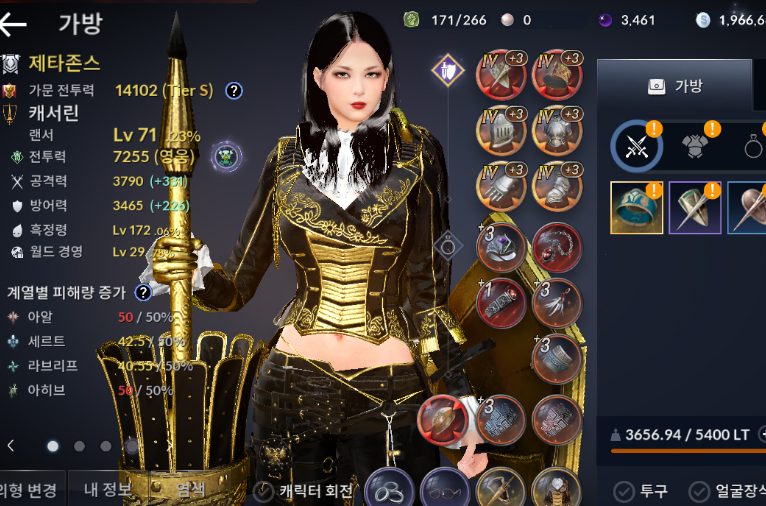
Task: Open the question mark next to 가문 전투력
Action: [x=234, y=91]
